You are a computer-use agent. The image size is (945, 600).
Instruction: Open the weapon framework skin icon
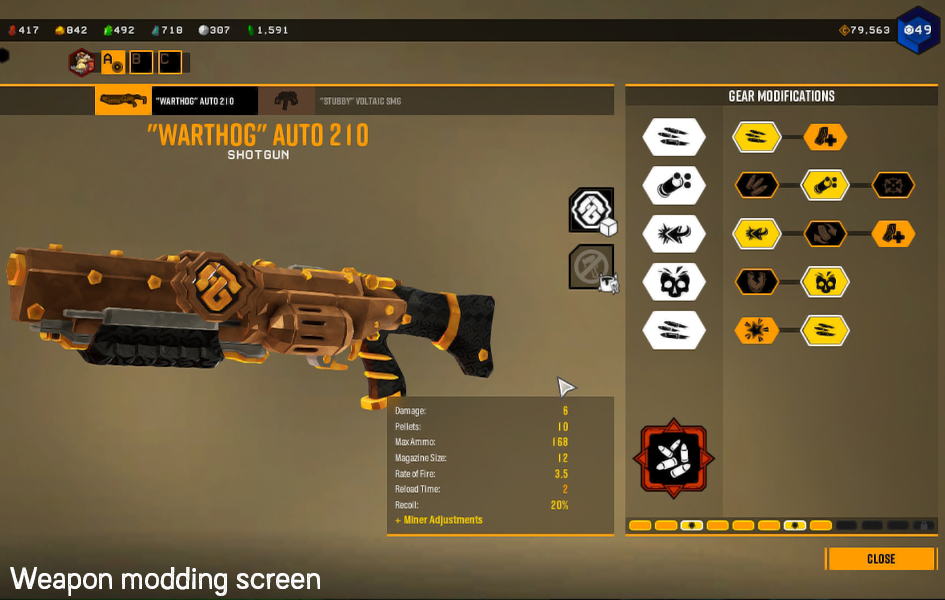point(590,211)
